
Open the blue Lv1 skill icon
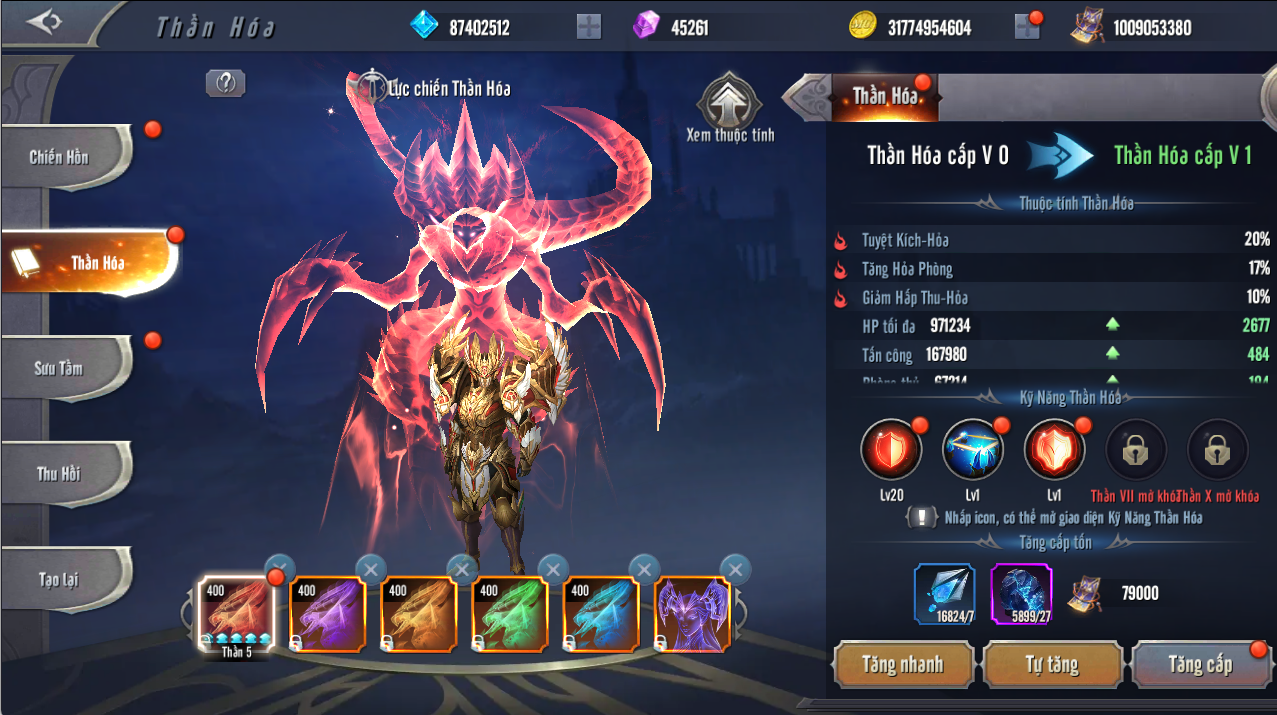tap(972, 451)
